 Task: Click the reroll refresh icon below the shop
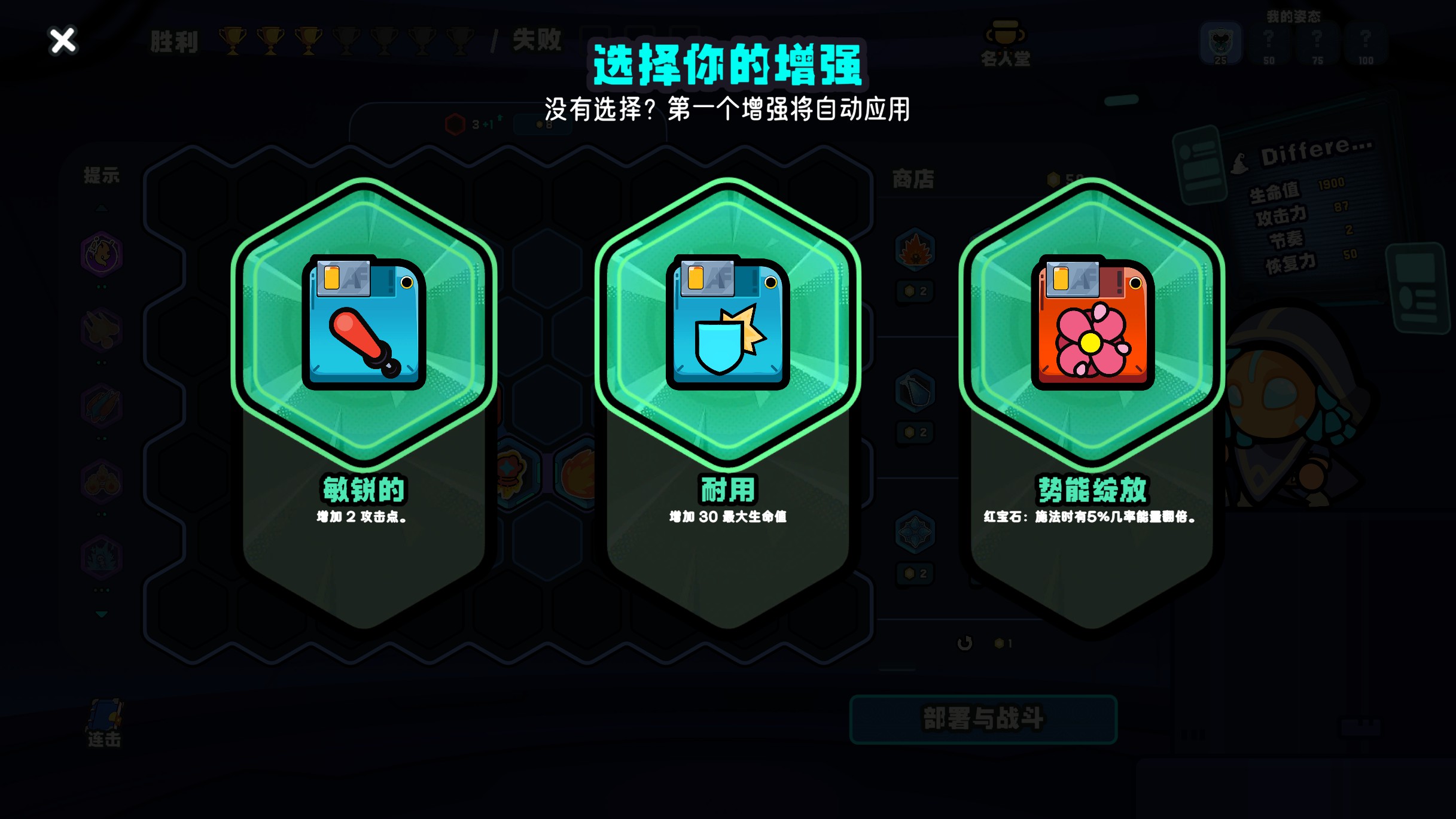(x=966, y=642)
